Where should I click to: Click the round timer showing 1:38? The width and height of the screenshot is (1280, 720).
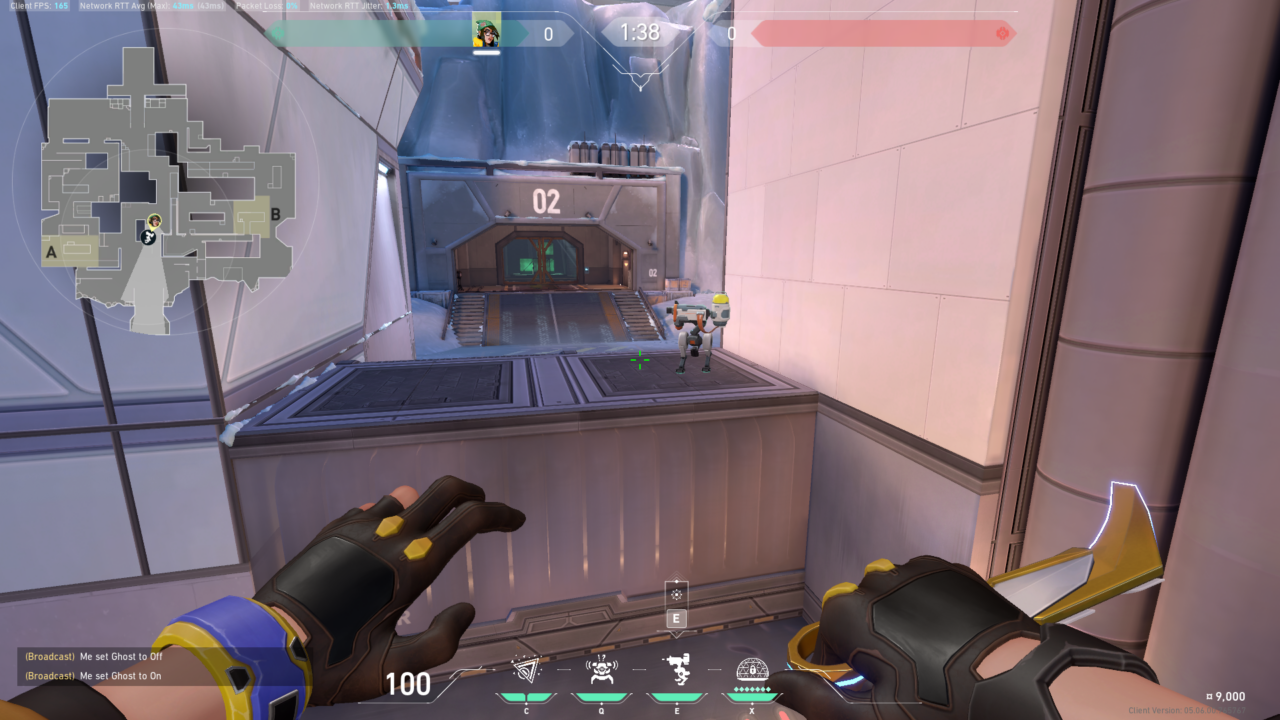(x=639, y=32)
